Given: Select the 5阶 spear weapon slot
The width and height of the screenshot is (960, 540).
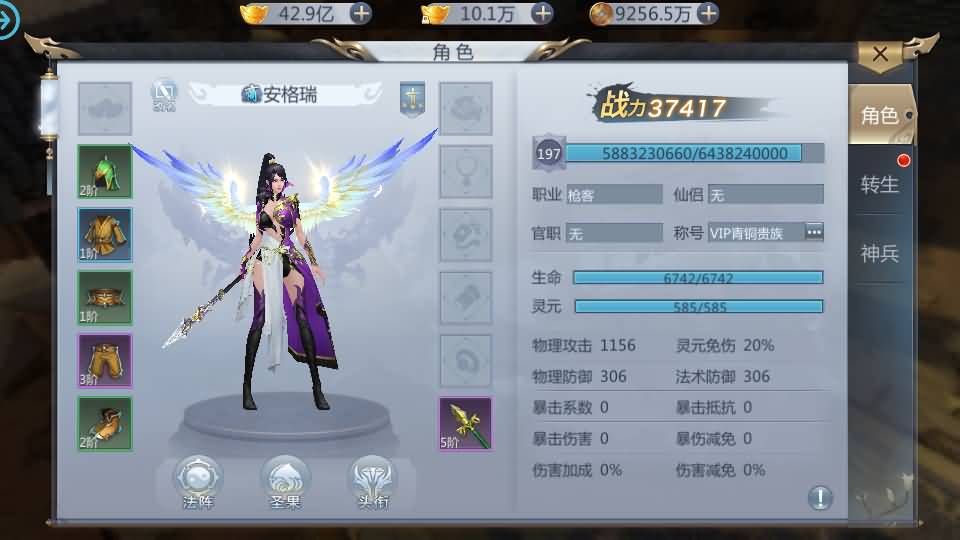Looking at the screenshot, I should click(x=466, y=423).
